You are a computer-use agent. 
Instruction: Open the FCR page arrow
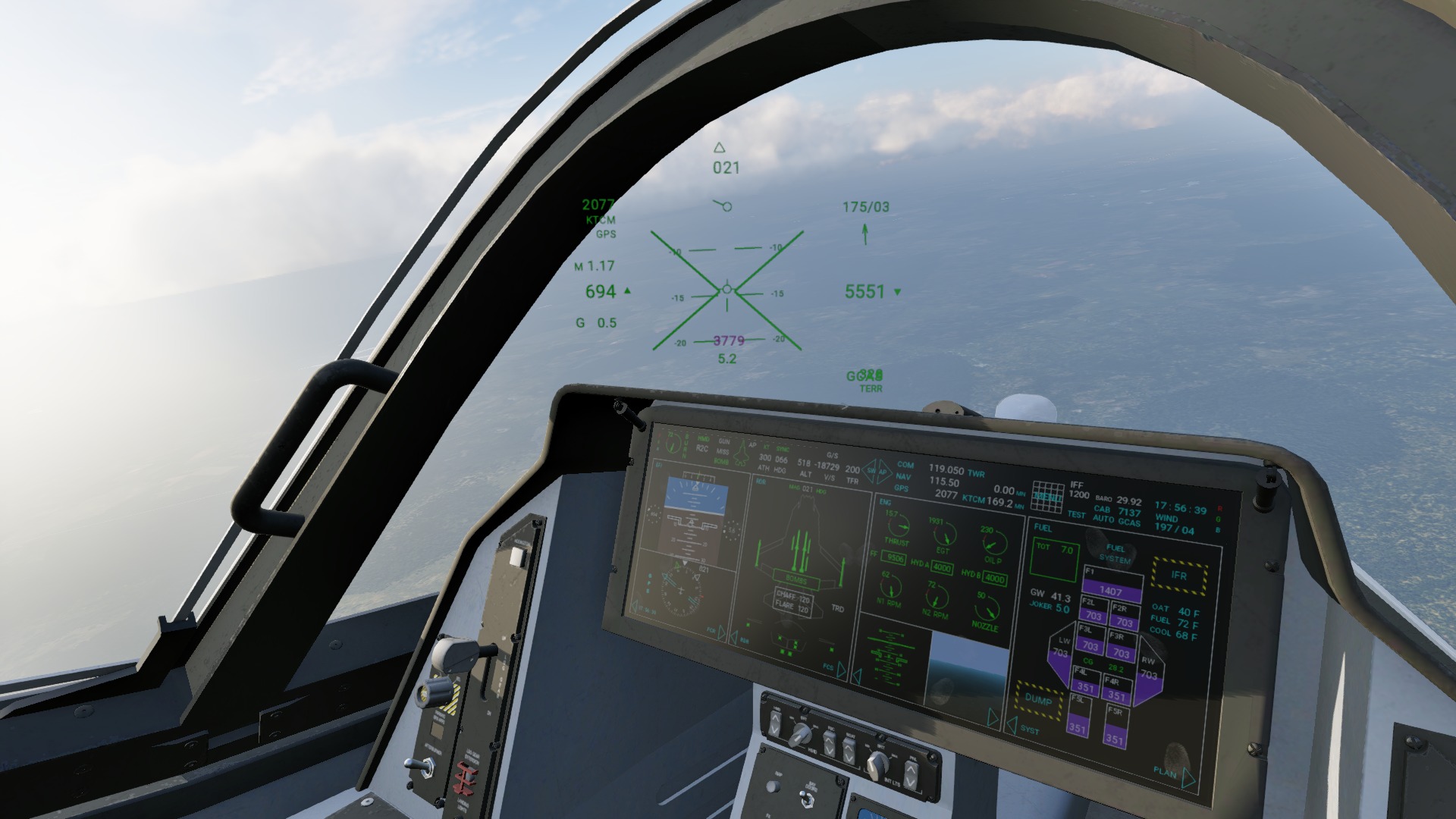pos(721,632)
